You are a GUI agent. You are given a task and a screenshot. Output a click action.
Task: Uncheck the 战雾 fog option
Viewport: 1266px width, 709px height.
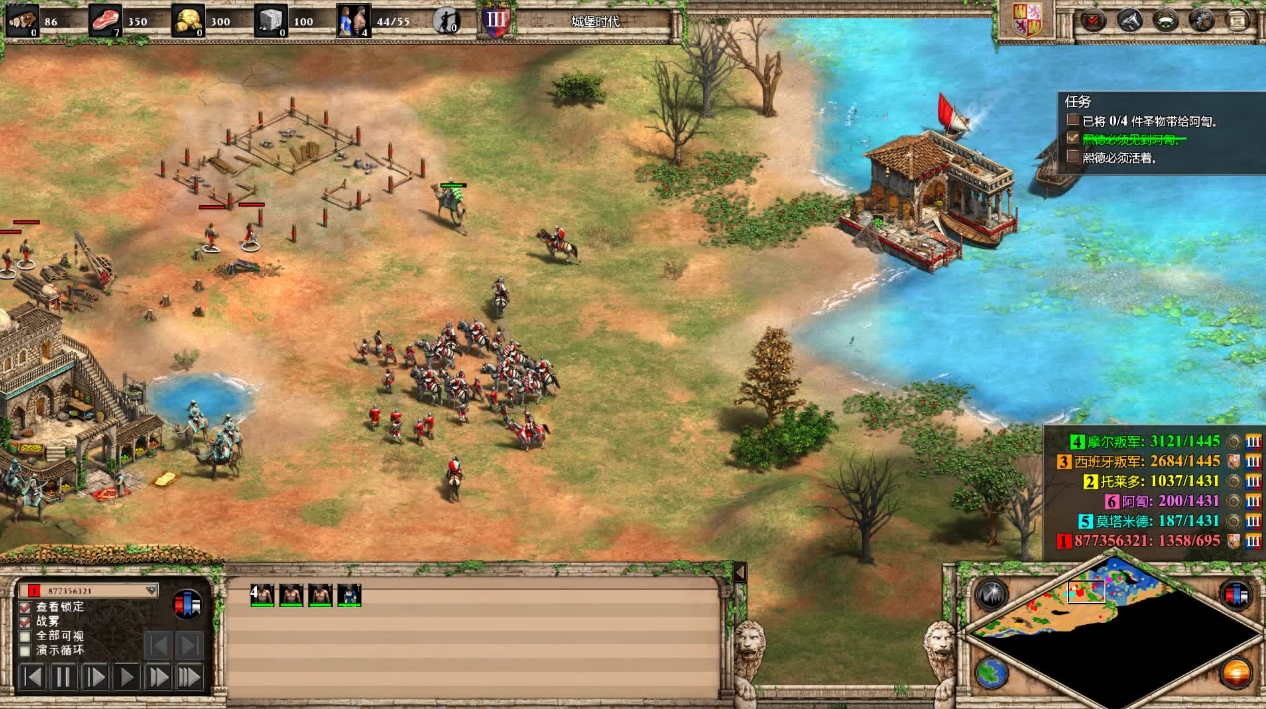[x=25, y=622]
